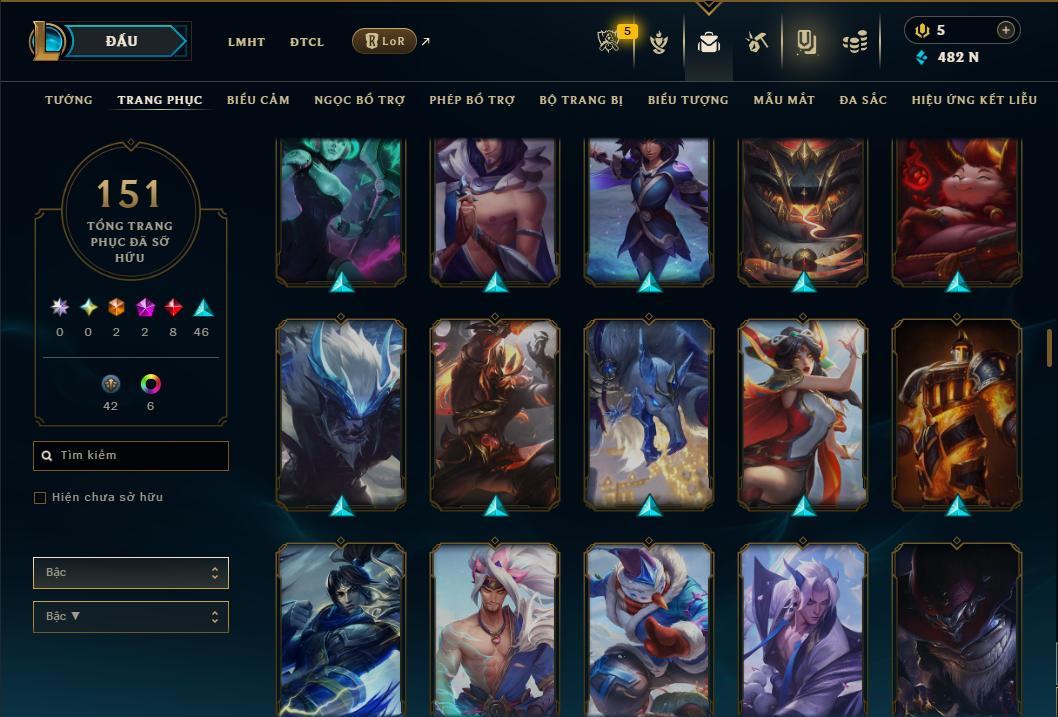Open the Bậc ▼ sort dropdown
Image resolution: width=1058 pixels, height=717 pixels.
[x=131, y=617]
